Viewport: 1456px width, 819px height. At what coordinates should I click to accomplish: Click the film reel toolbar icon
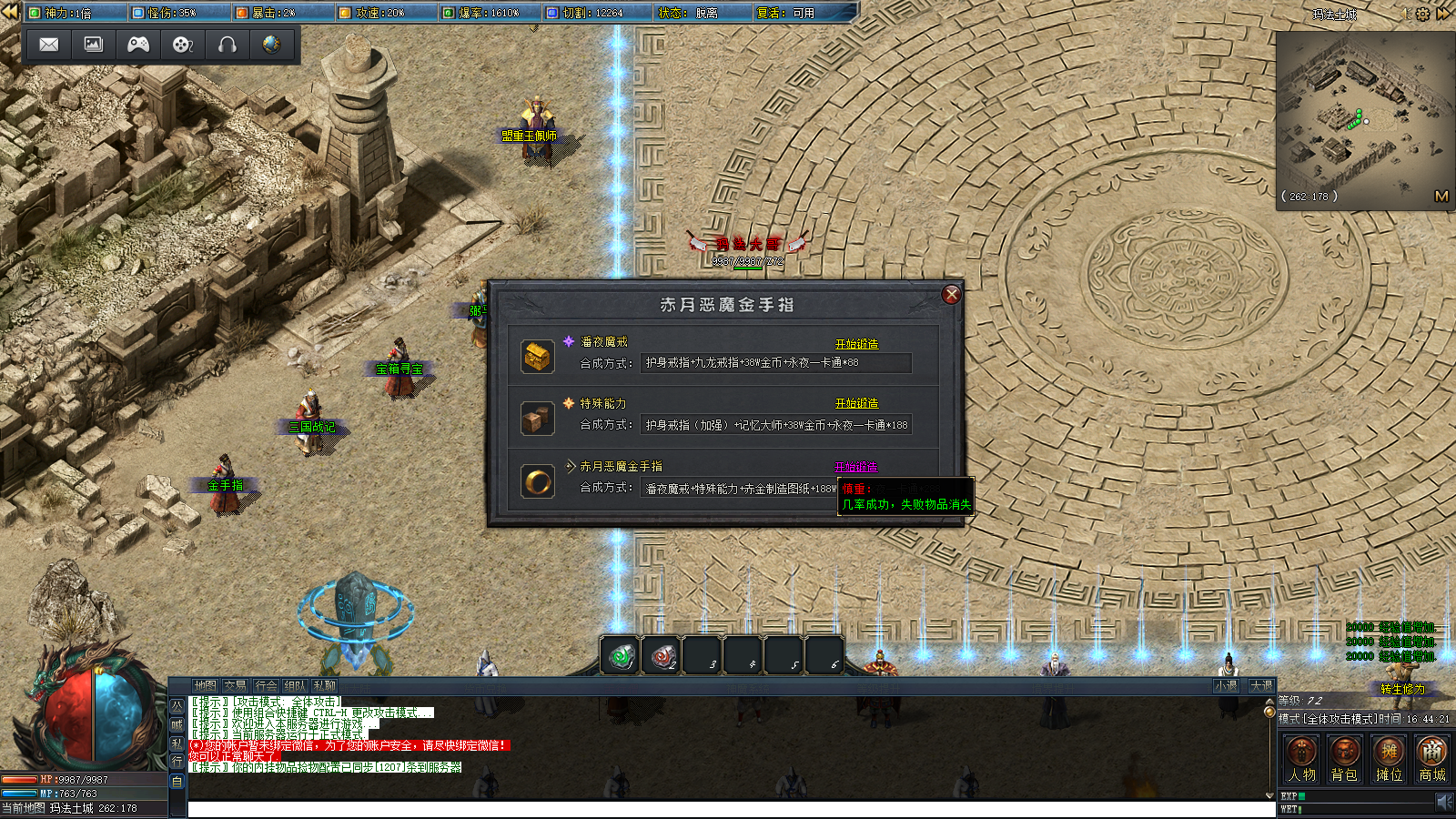click(x=183, y=45)
